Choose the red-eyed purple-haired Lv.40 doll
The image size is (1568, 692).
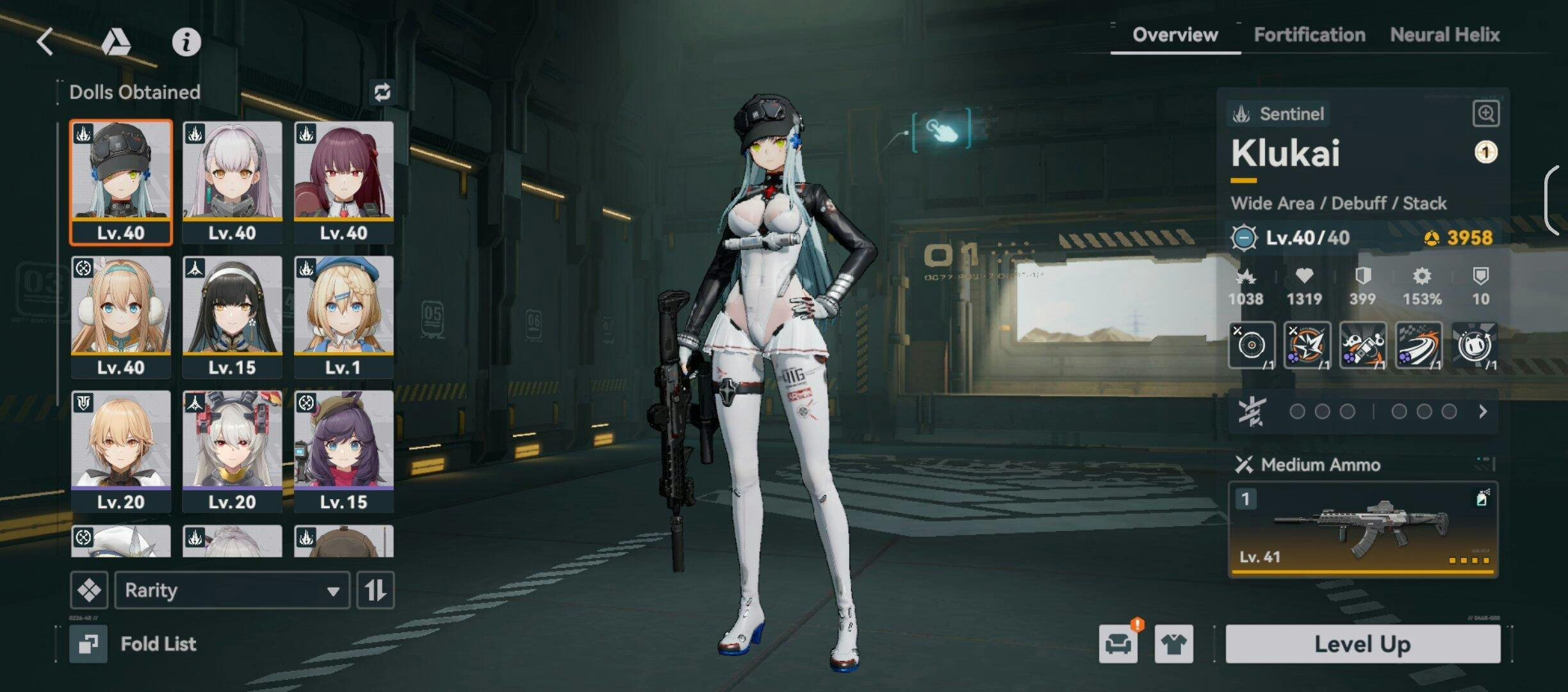pyautogui.click(x=344, y=182)
